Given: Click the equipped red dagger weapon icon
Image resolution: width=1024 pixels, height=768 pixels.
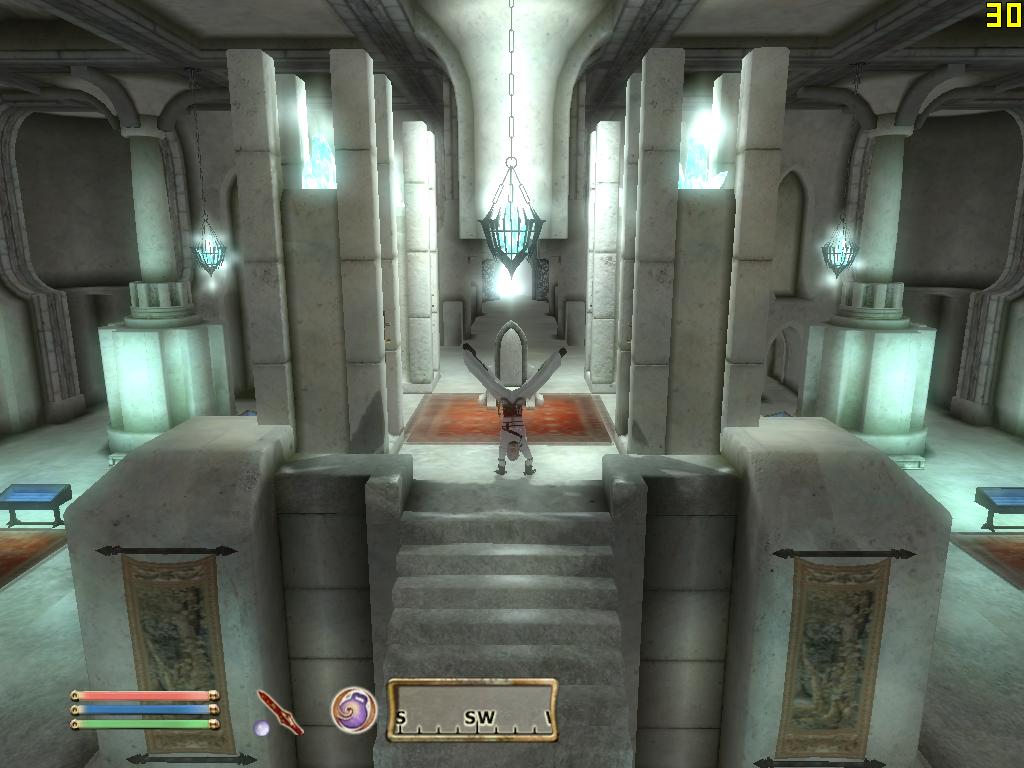Looking at the screenshot, I should coord(279,711).
